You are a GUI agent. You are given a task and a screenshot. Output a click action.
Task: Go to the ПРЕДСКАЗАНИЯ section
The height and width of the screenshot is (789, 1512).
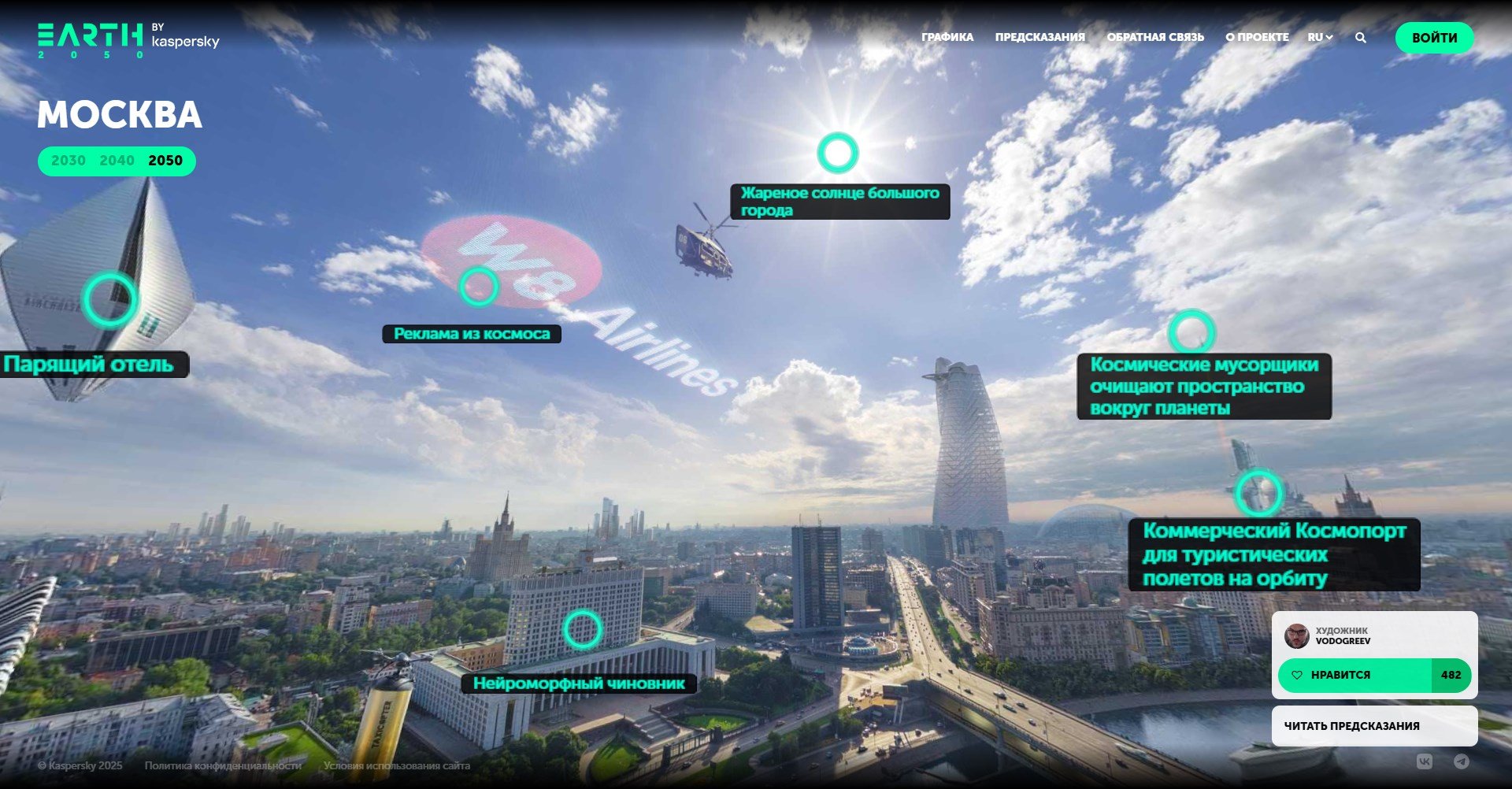point(1039,37)
